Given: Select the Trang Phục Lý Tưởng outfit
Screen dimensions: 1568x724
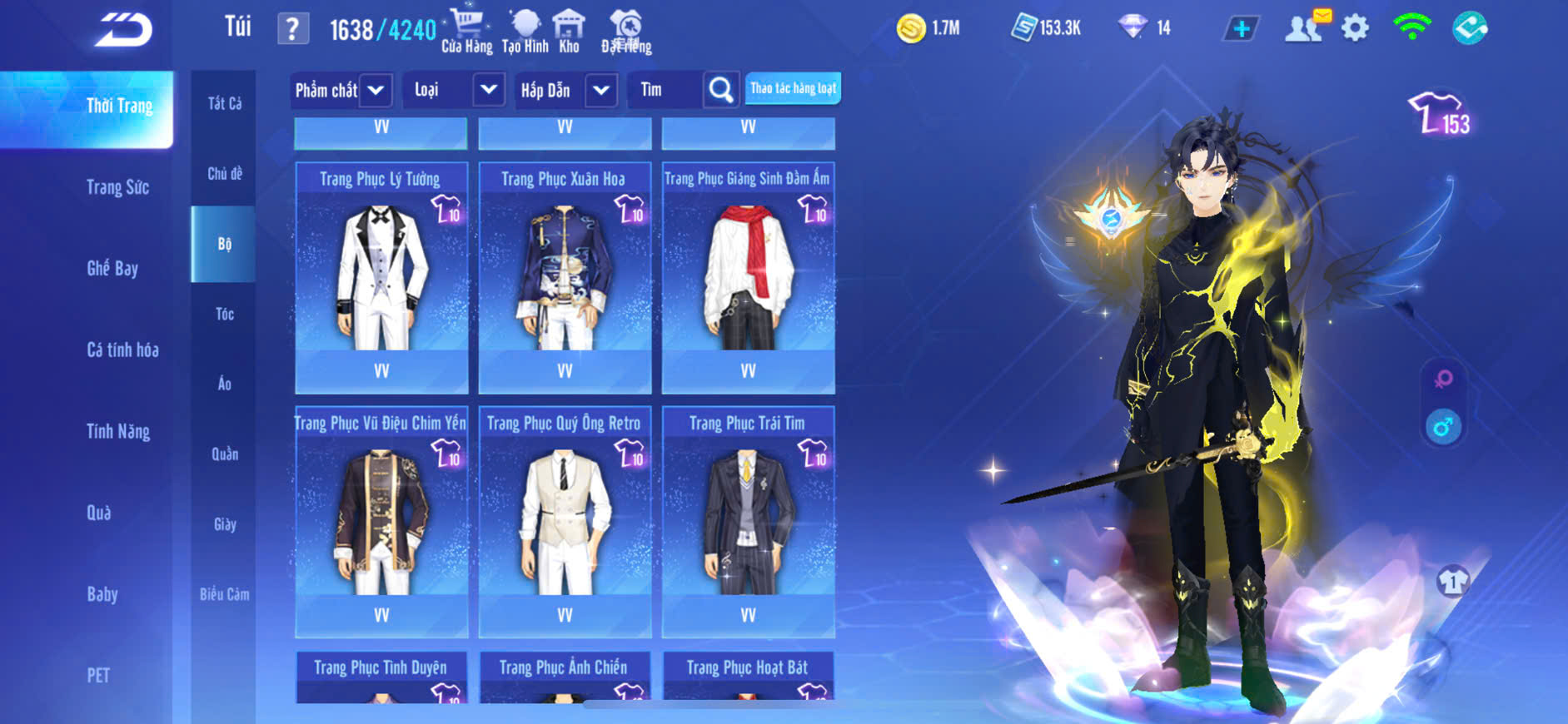Looking at the screenshot, I should [381, 275].
